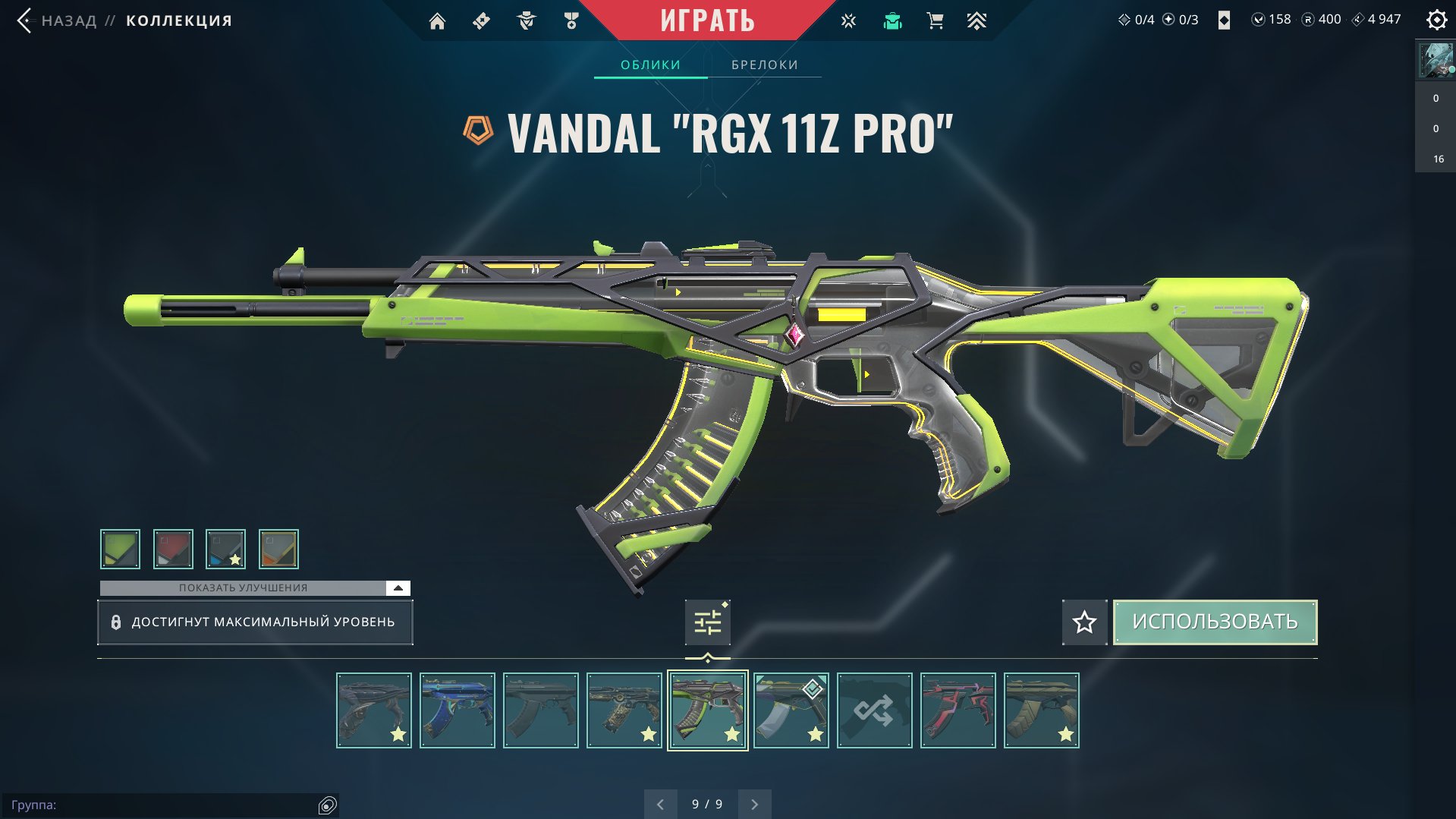Choose the blue color variant swatch
This screenshot has height=819, width=1456.
click(225, 549)
